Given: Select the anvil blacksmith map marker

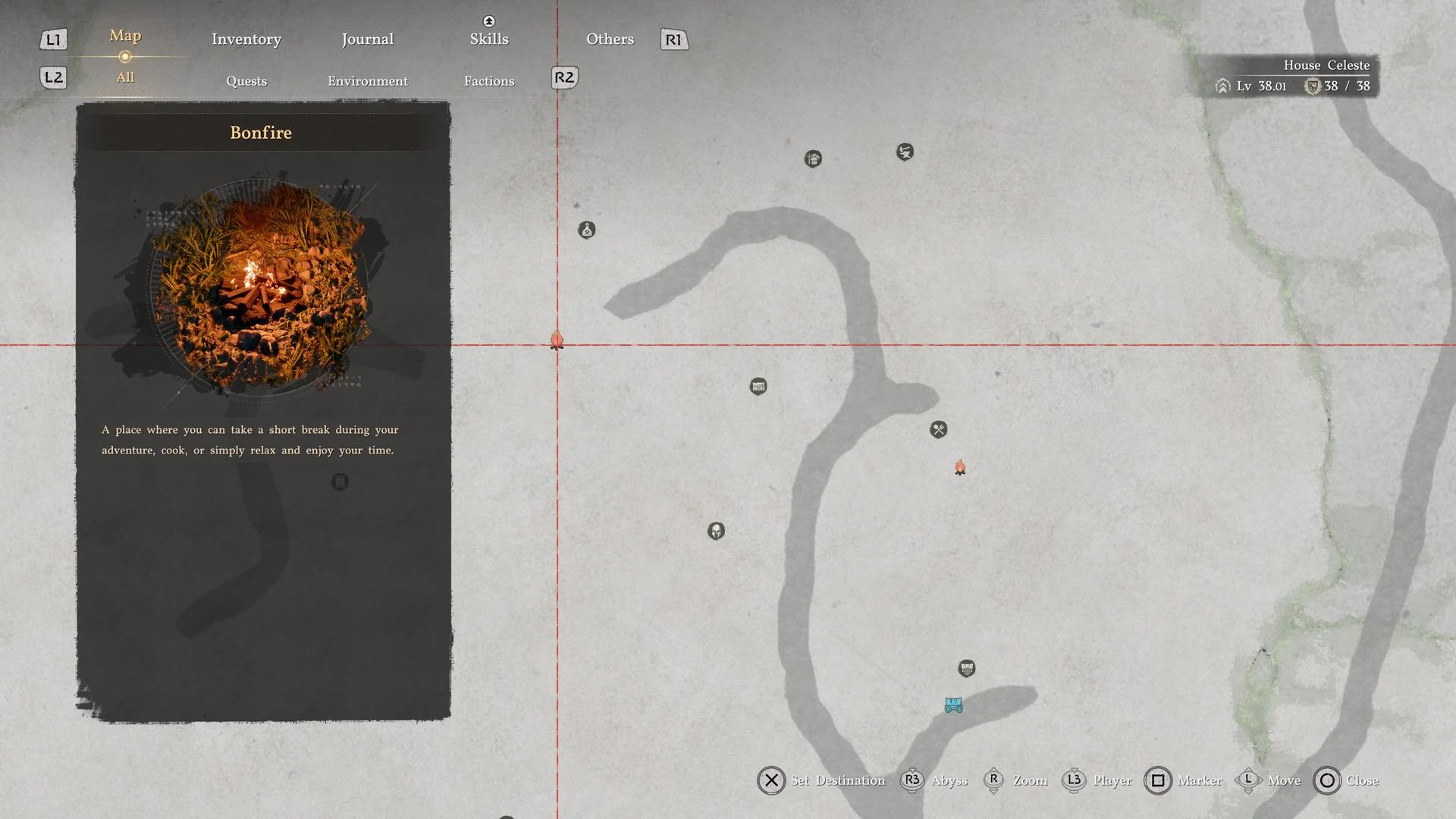Looking at the screenshot, I should pyautogui.click(x=905, y=152).
